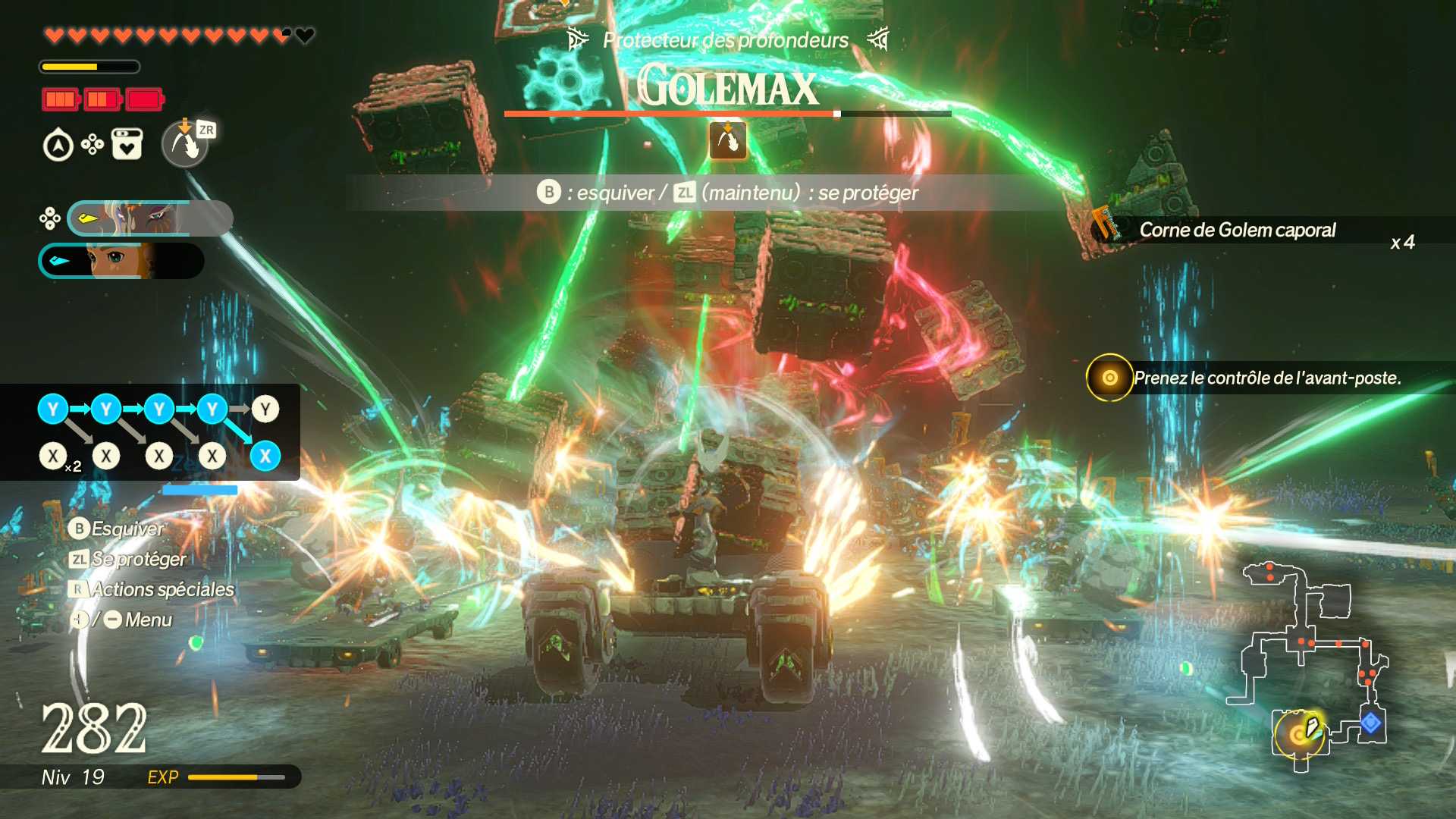Select the upper ally character portrait
Viewport: 1456px width, 819px height.
pyautogui.click(x=149, y=218)
